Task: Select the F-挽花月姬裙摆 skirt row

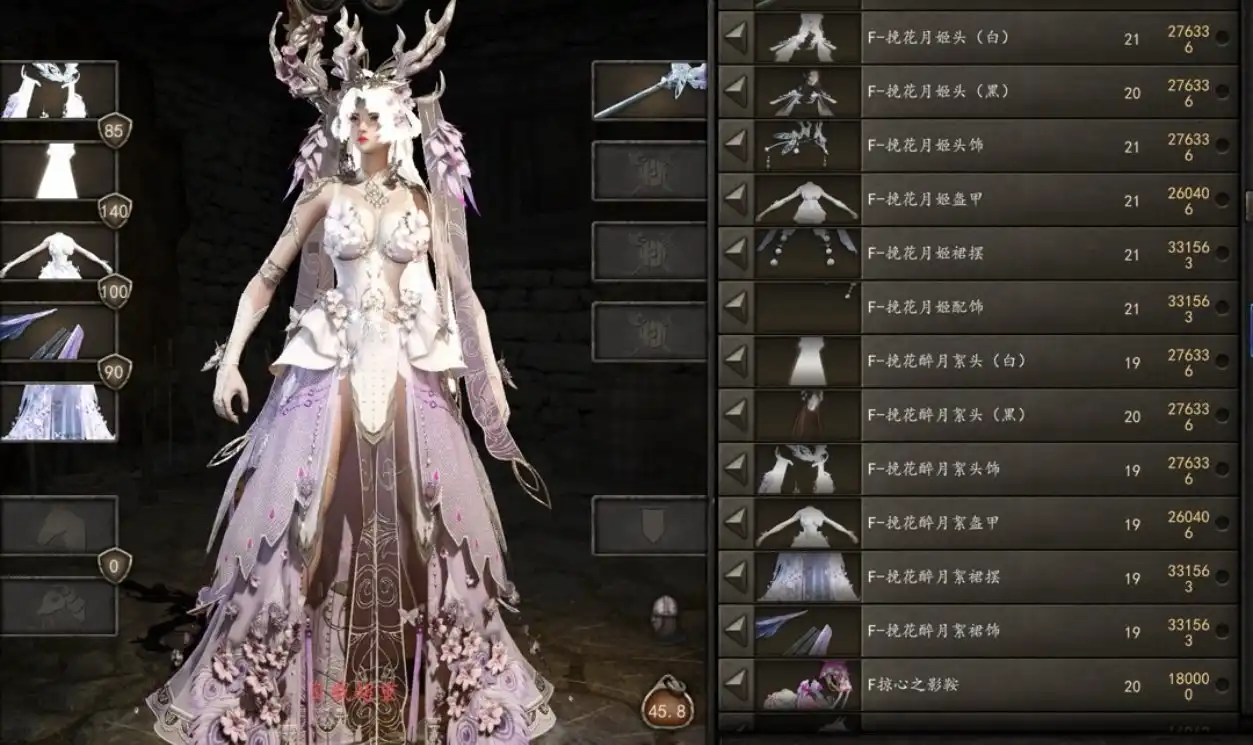Action: pos(980,254)
